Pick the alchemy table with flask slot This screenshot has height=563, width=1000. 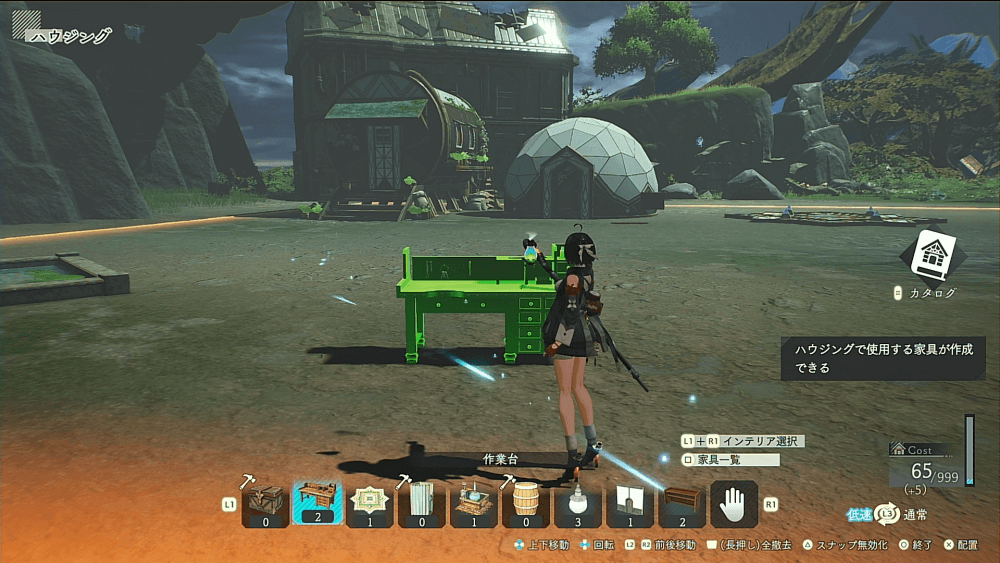[473, 503]
